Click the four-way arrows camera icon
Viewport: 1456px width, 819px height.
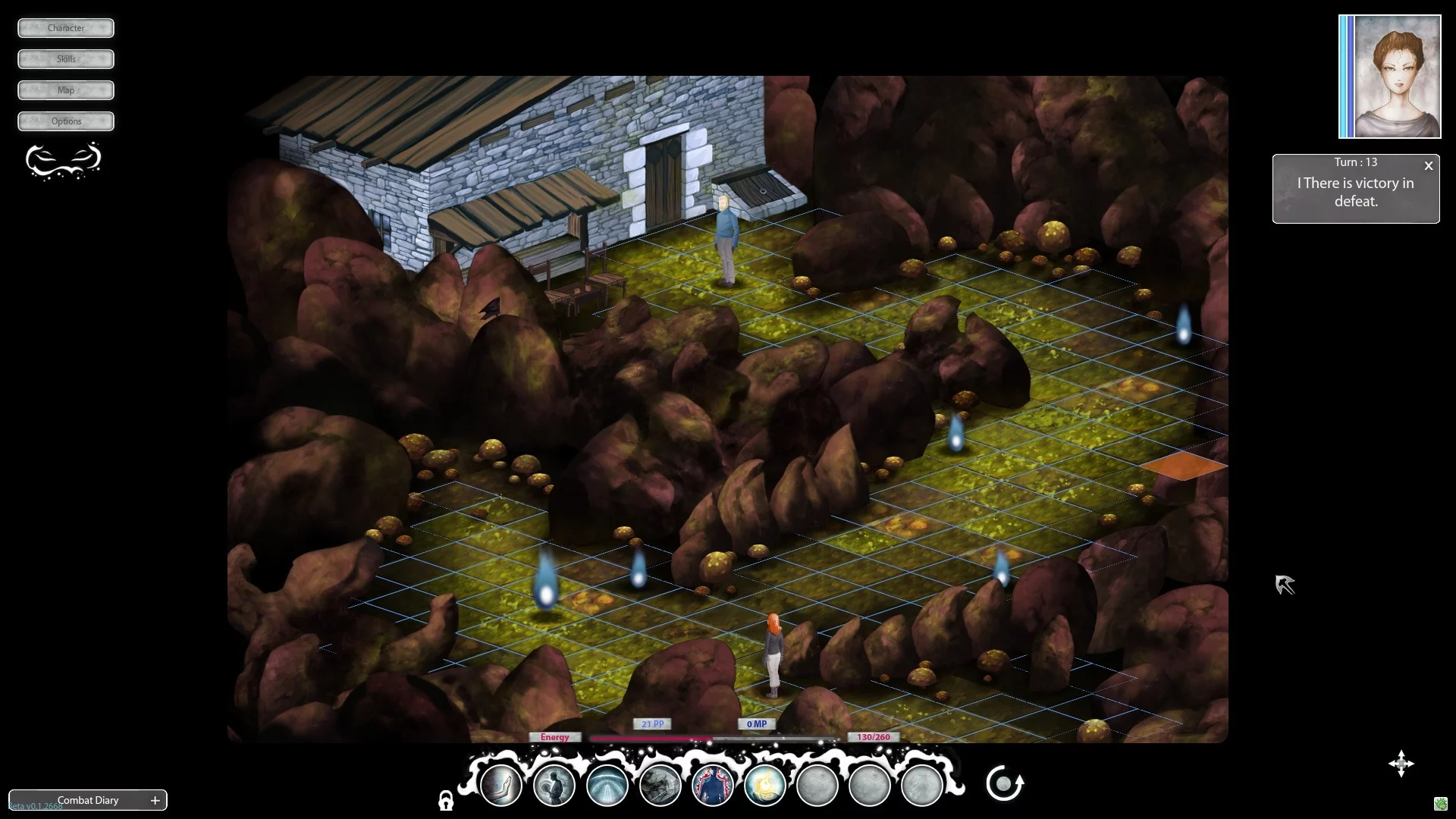tap(1401, 764)
